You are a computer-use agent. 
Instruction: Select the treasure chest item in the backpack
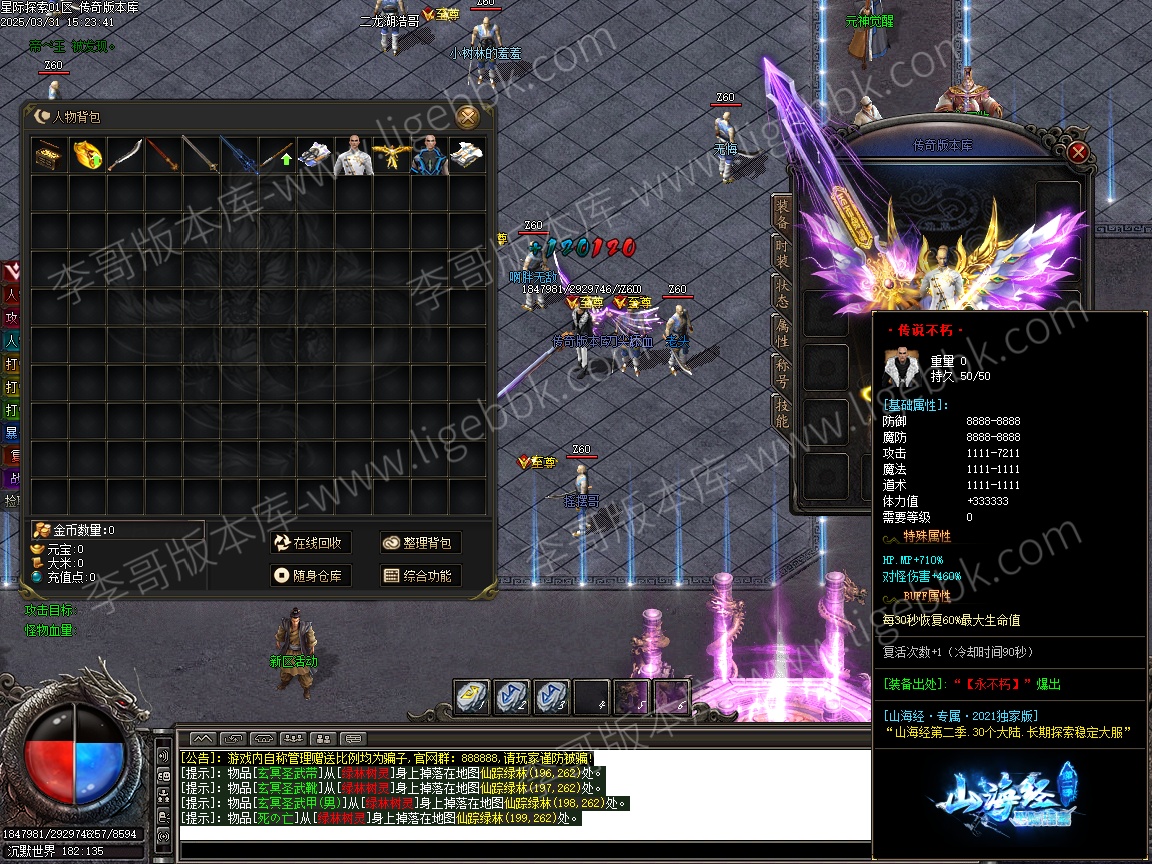click(49, 156)
